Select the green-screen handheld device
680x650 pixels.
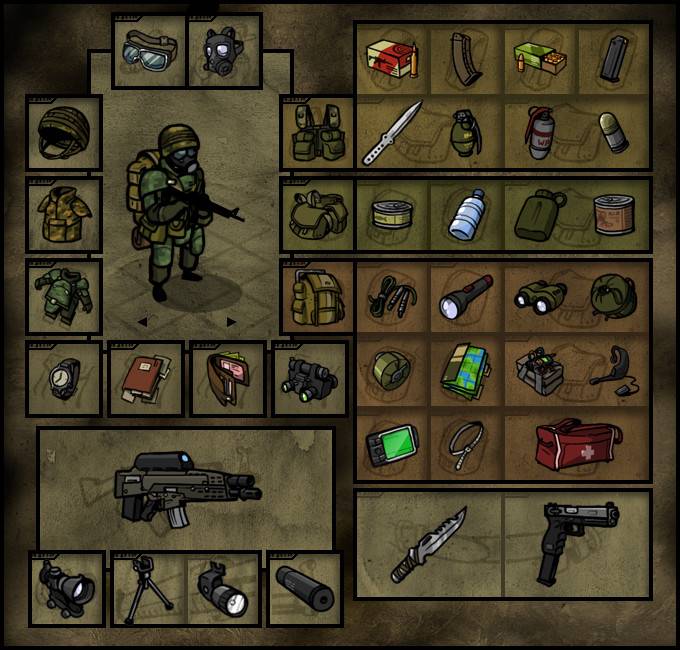coord(391,443)
